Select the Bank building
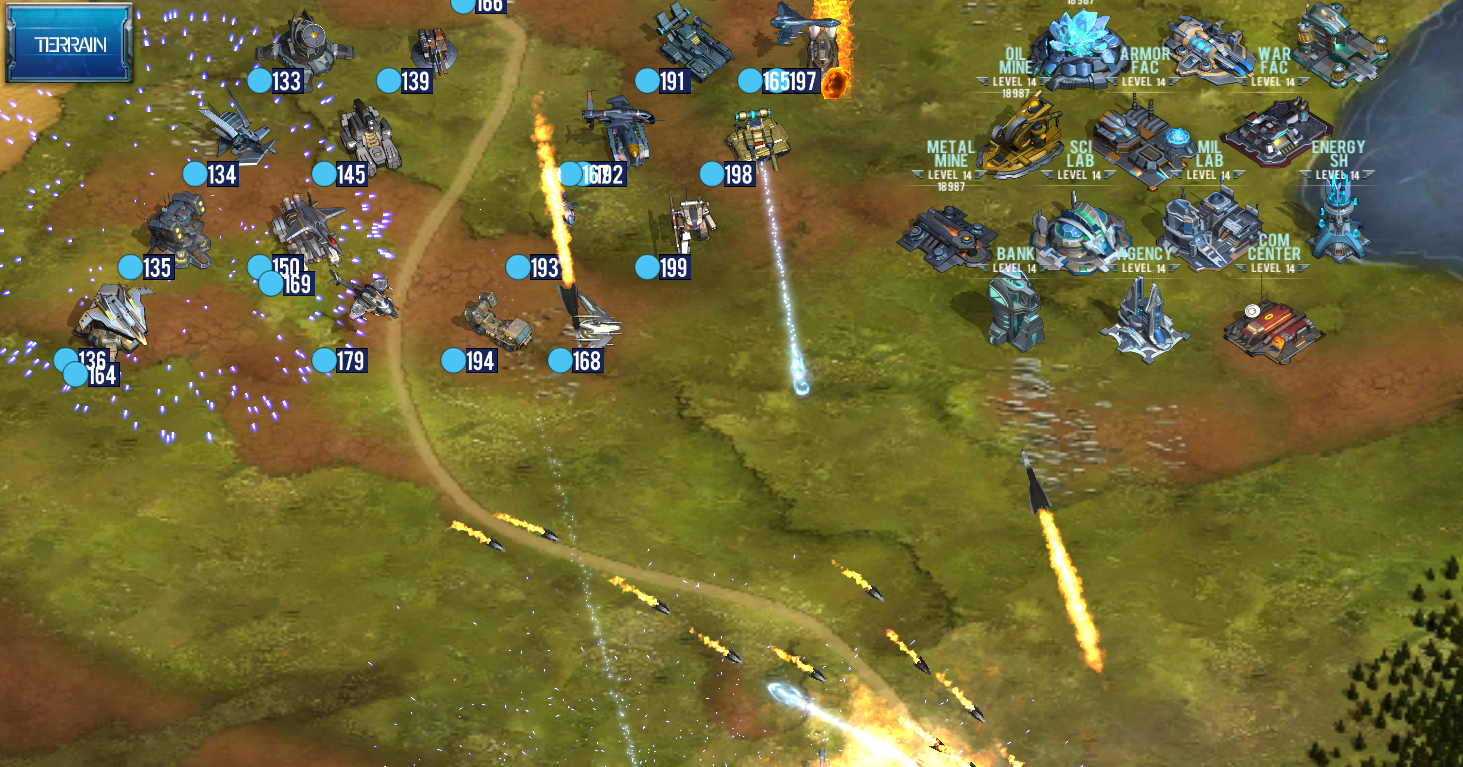 click(x=1013, y=310)
